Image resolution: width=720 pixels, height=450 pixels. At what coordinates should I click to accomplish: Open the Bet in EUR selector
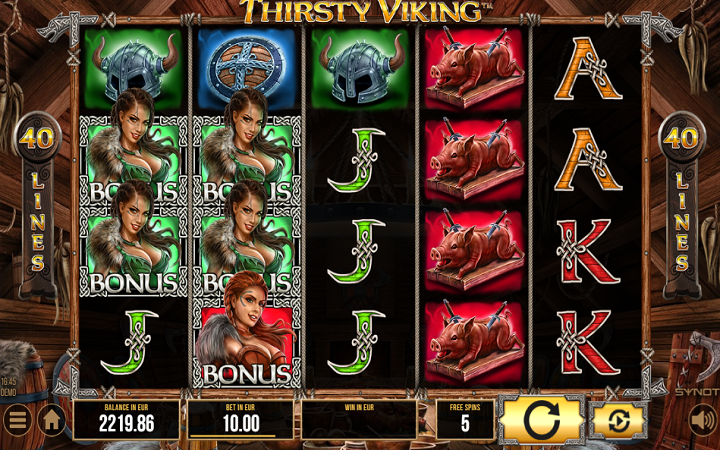pyautogui.click(x=240, y=420)
